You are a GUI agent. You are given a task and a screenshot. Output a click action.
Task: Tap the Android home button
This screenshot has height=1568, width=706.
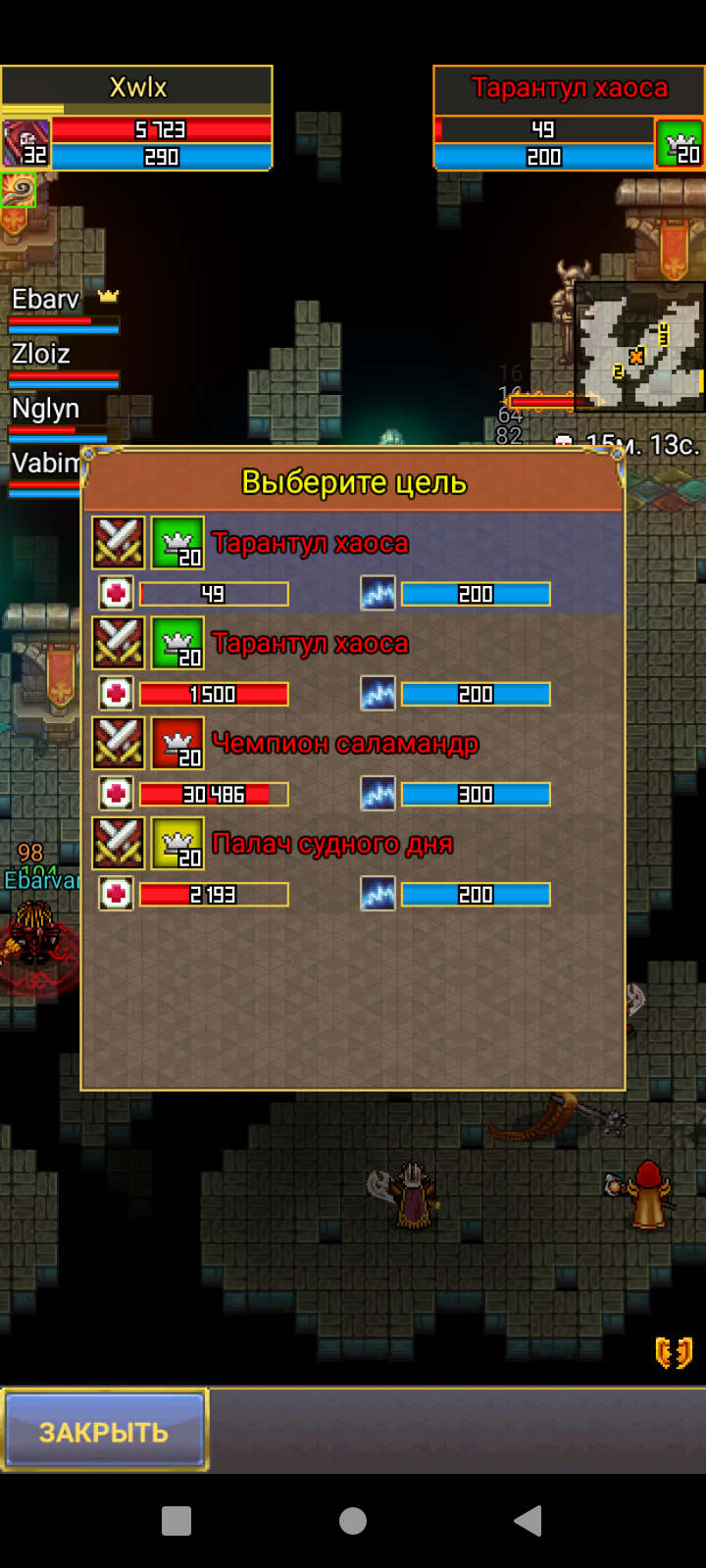(x=353, y=1520)
